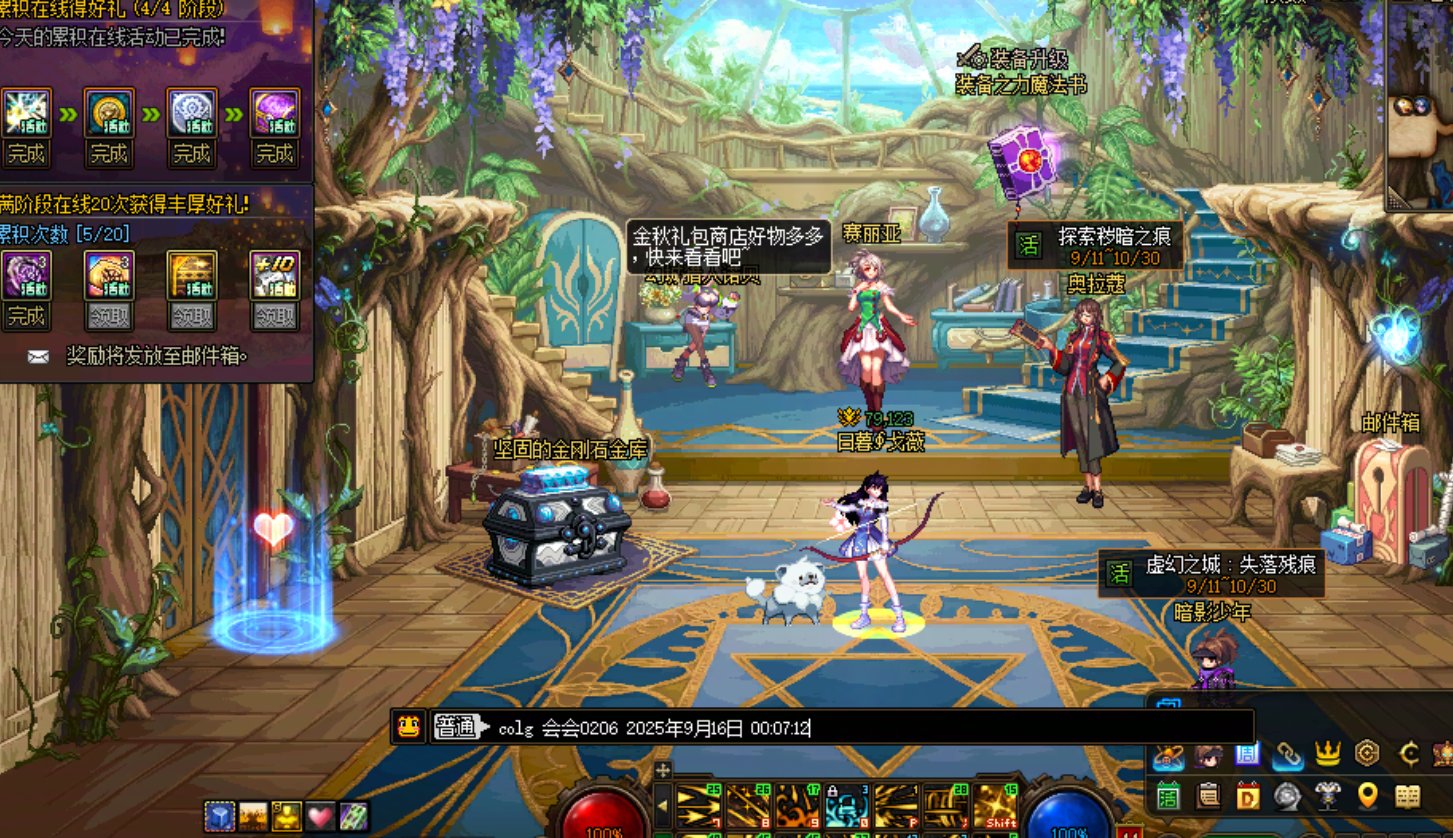Use the locked cyan skill icon
Image resolution: width=1453 pixels, height=838 pixels.
pos(846,806)
